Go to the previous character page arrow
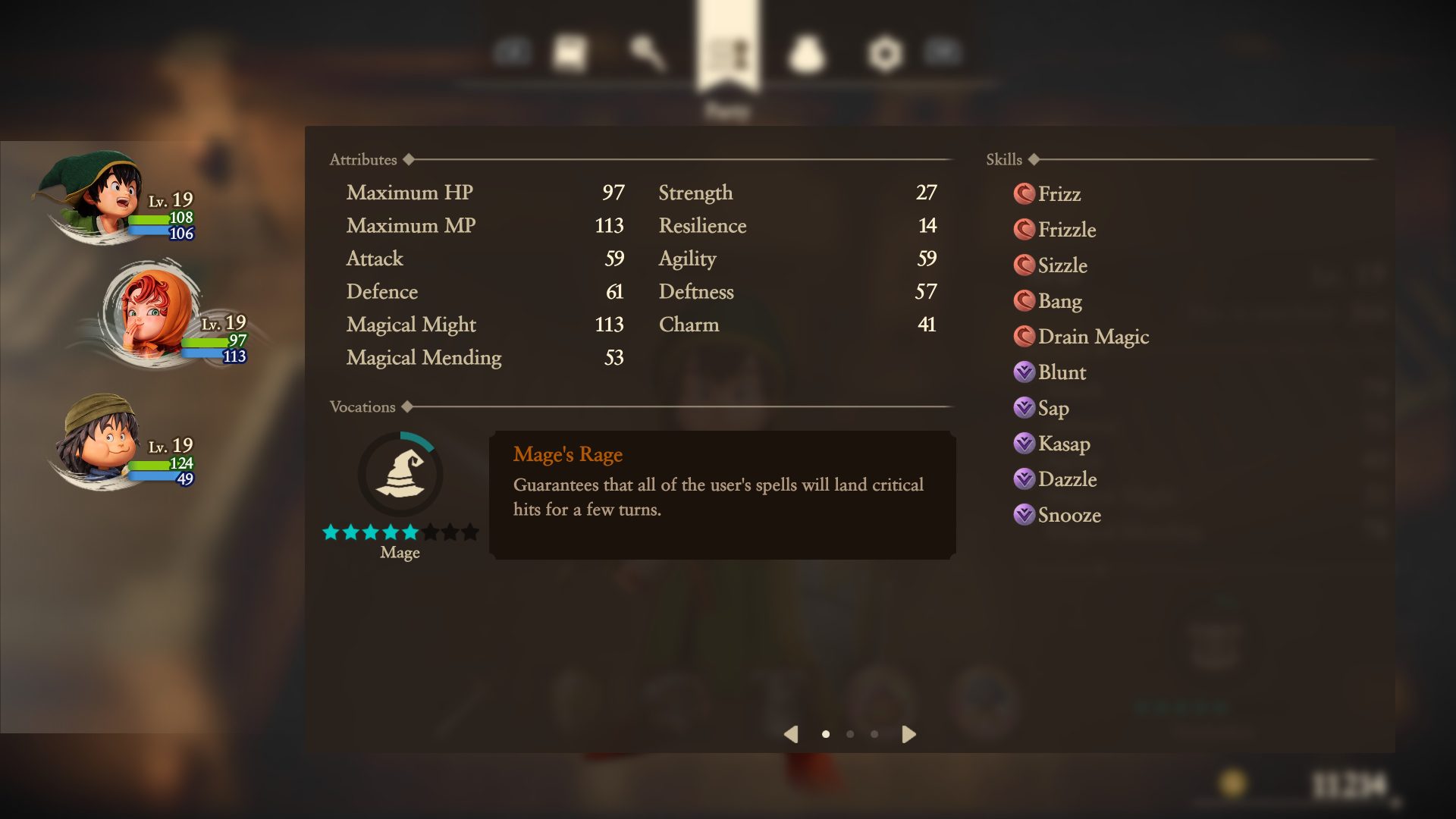 click(791, 734)
